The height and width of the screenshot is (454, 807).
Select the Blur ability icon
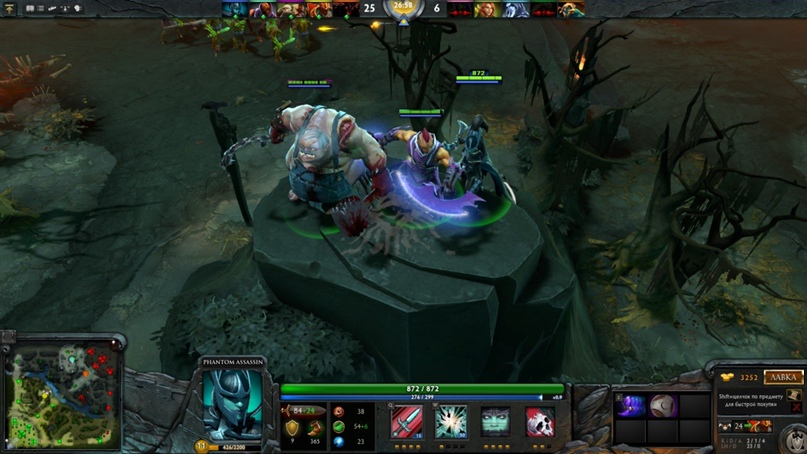[x=495, y=423]
